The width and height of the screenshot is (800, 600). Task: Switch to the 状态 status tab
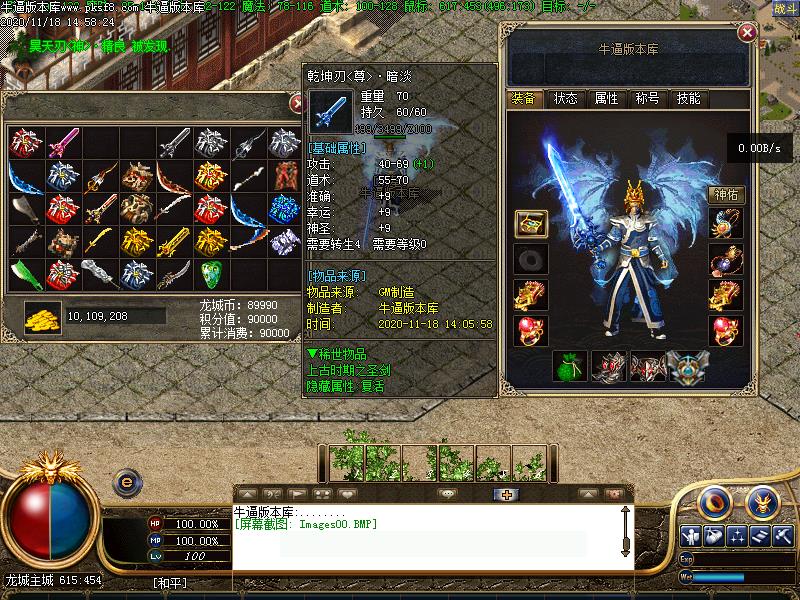click(566, 98)
